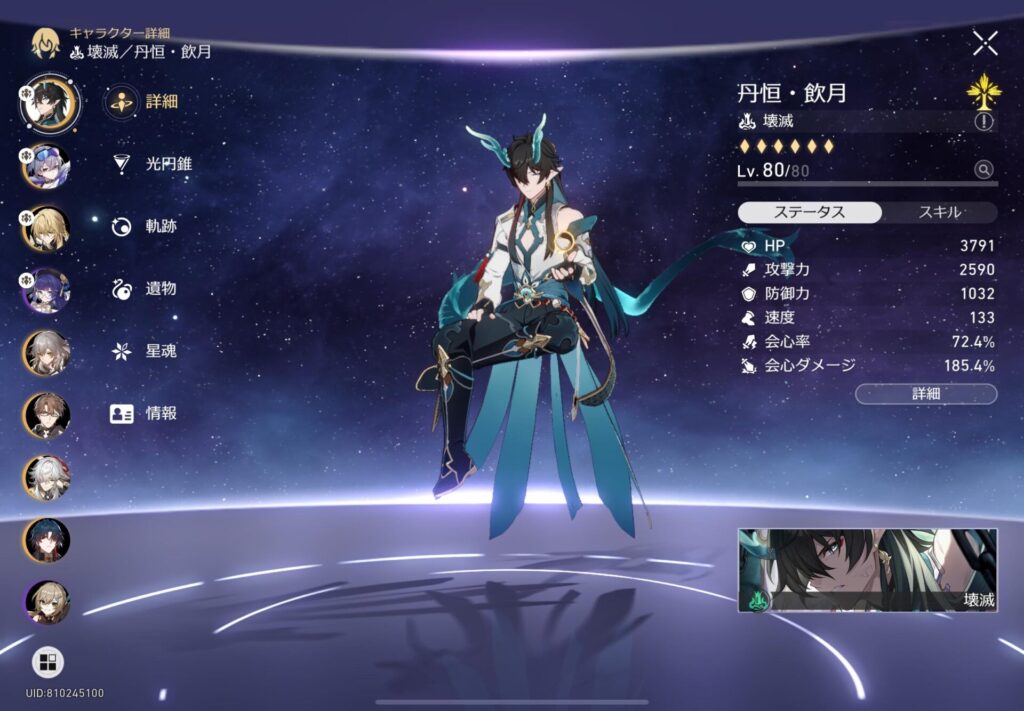Image resolution: width=1024 pixels, height=711 pixels.
Task: Select the brown-haired glasses man portrait
Action: coord(47,415)
